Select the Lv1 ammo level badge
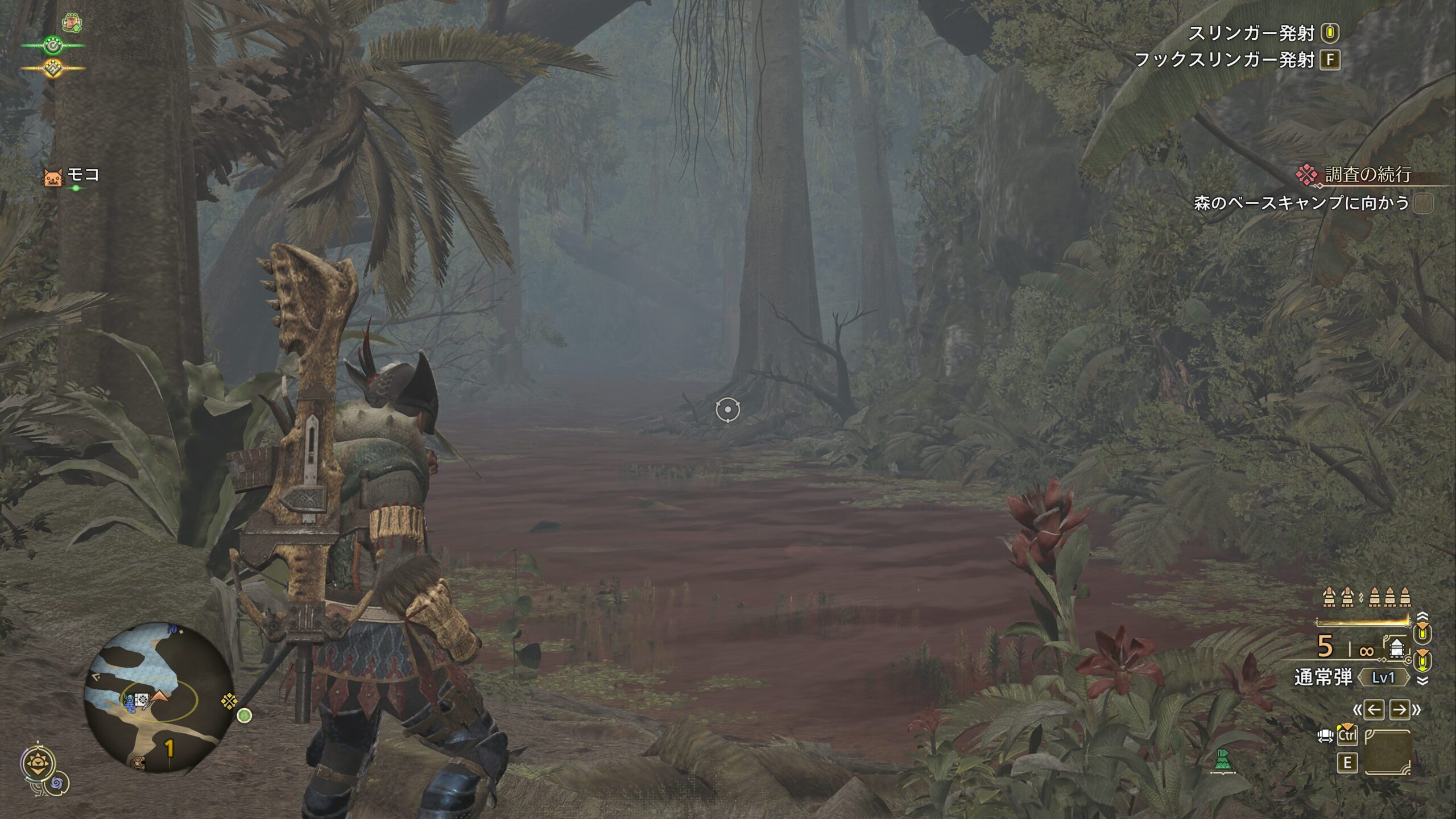The width and height of the screenshot is (1456, 819). click(1383, 678)
